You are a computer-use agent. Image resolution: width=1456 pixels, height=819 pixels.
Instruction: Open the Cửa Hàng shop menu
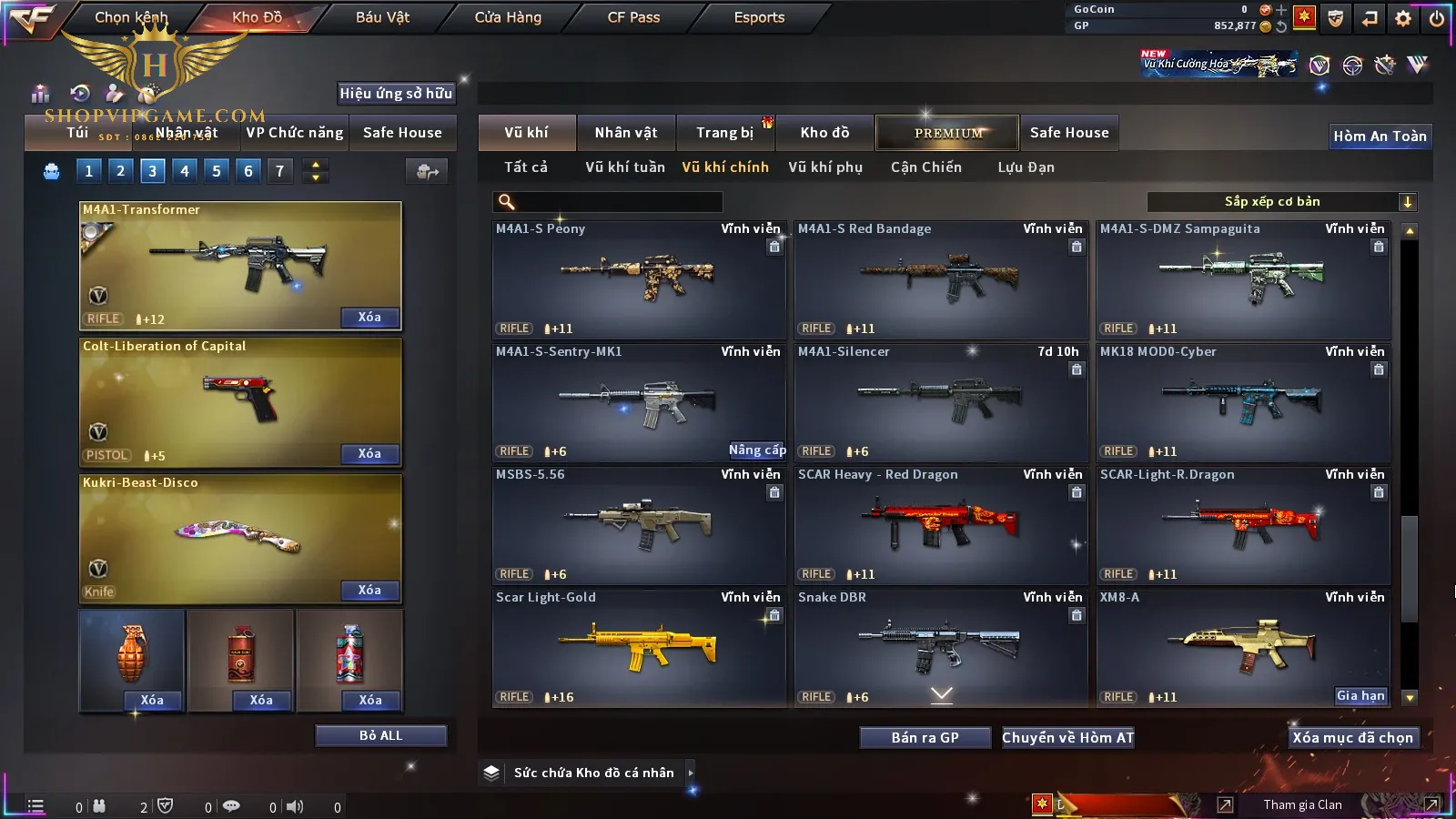[508, 17]
